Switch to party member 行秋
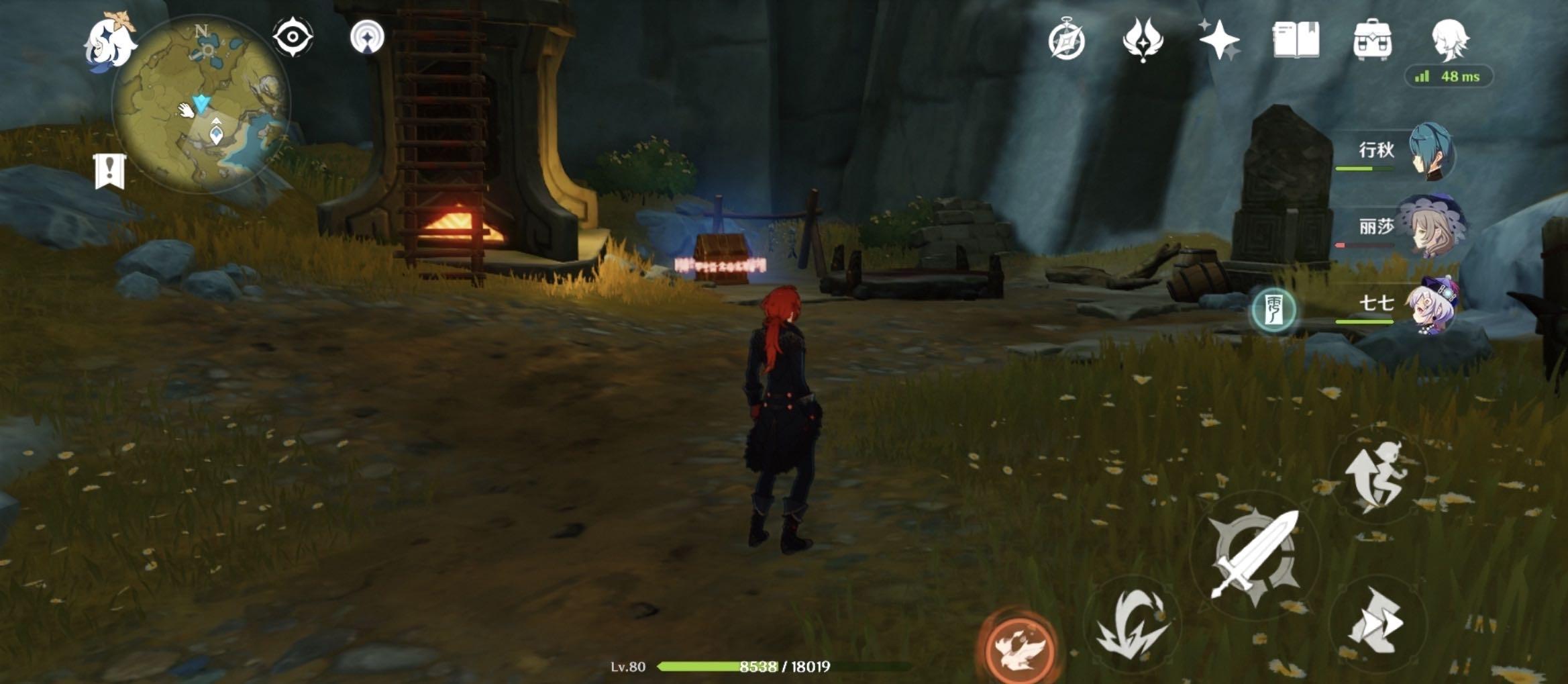The width and height of the screenshot is (1568, 684). coord(1429,152)
